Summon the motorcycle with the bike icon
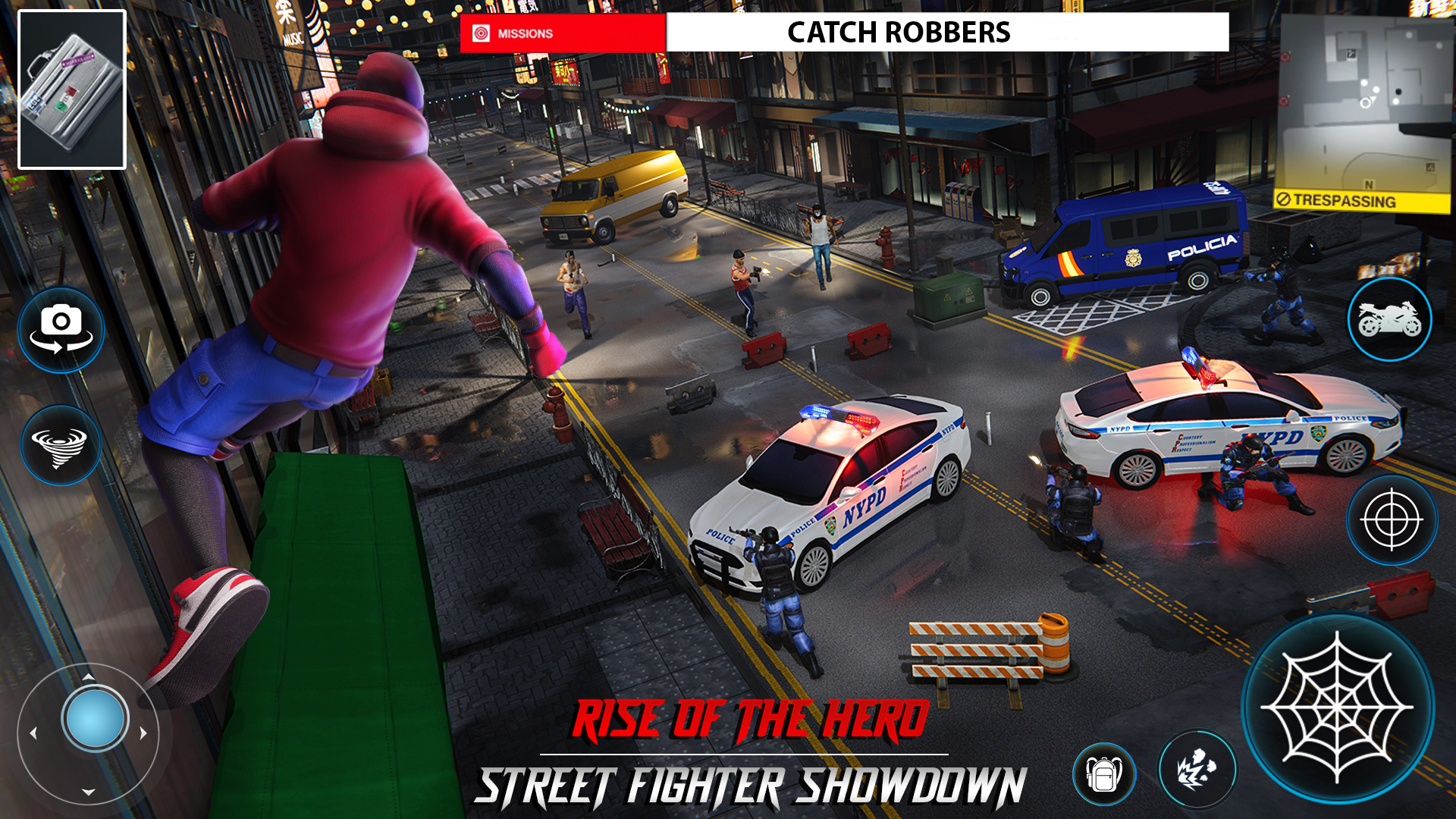 (1392, 320)
